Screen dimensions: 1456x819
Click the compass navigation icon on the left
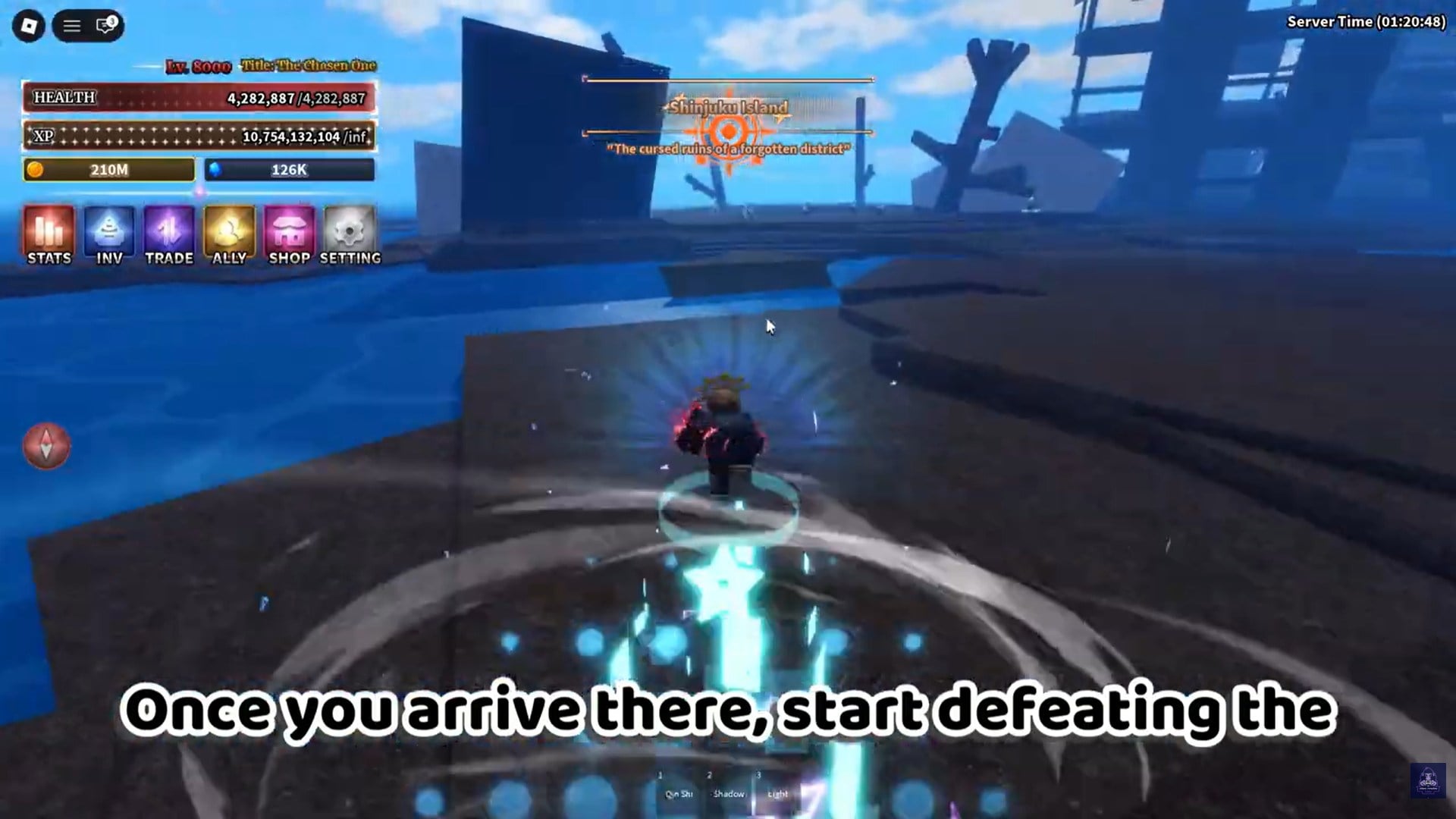[46, 446]
